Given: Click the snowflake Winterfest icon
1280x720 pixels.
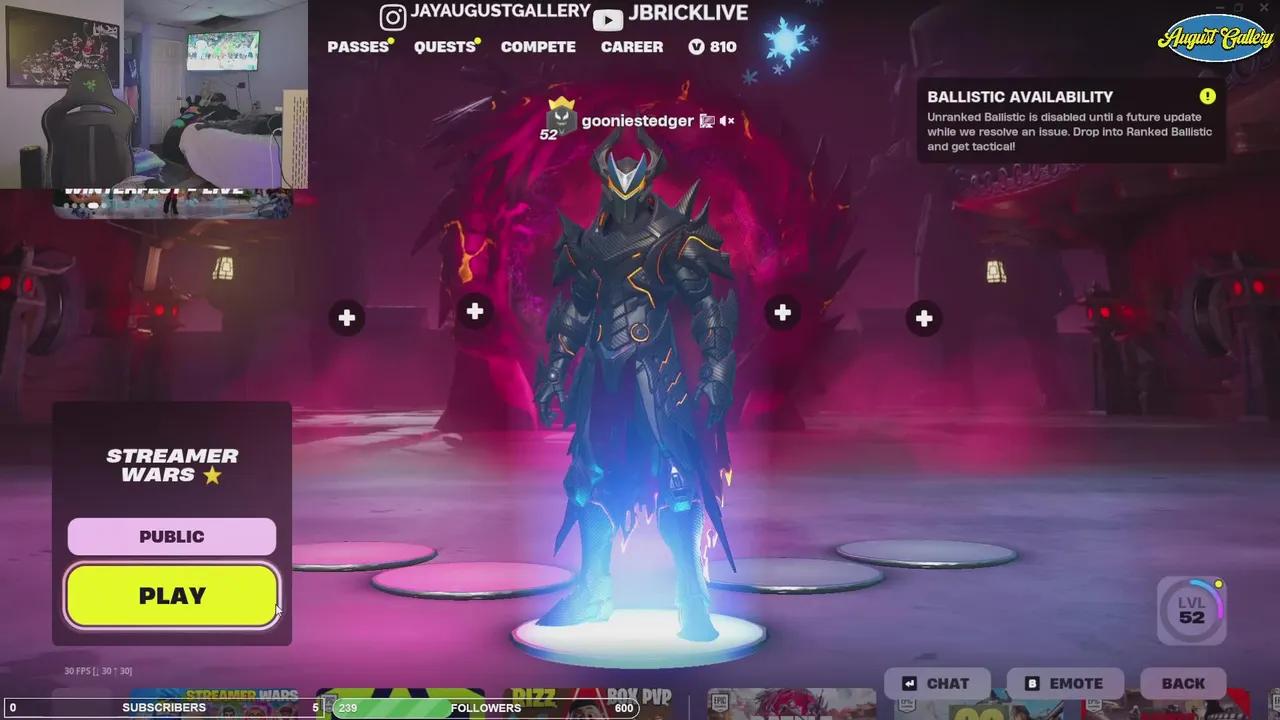Looking at the screenshot, I should (x=789, y=41).
